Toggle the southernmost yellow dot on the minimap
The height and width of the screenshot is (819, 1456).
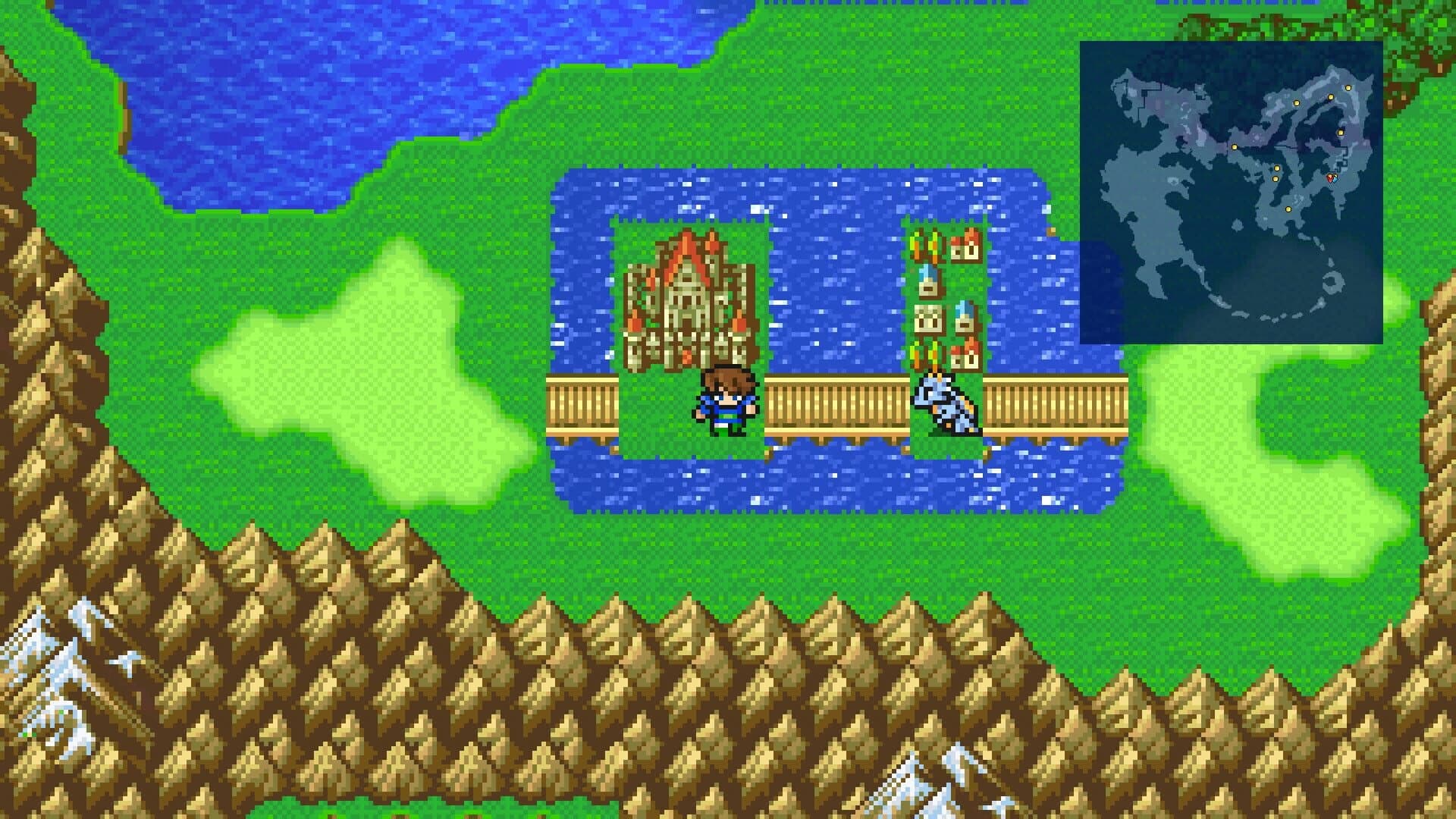pyautogui.click(x=1288, y=209)
